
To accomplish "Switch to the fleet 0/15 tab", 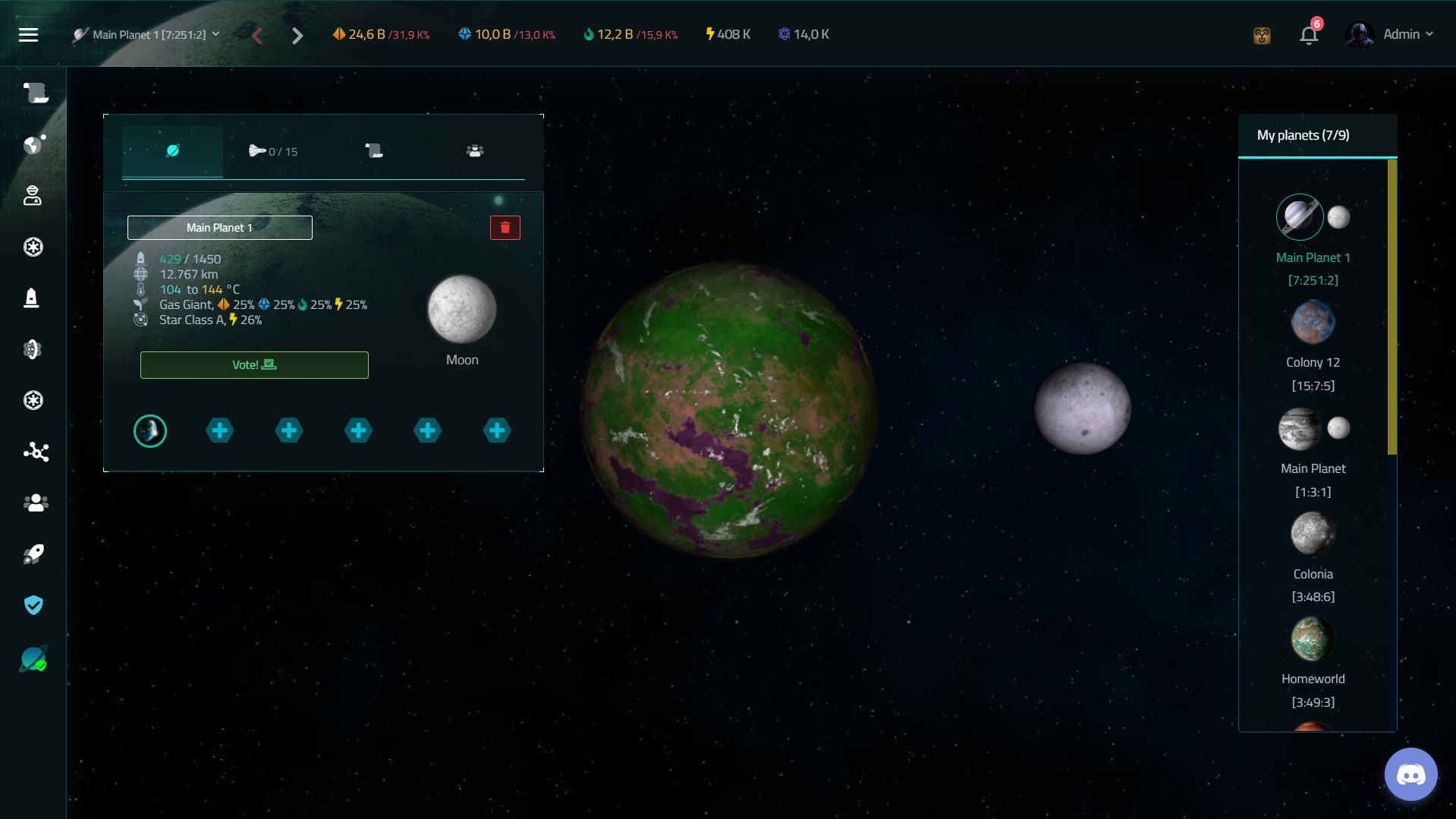I will 273,151.
